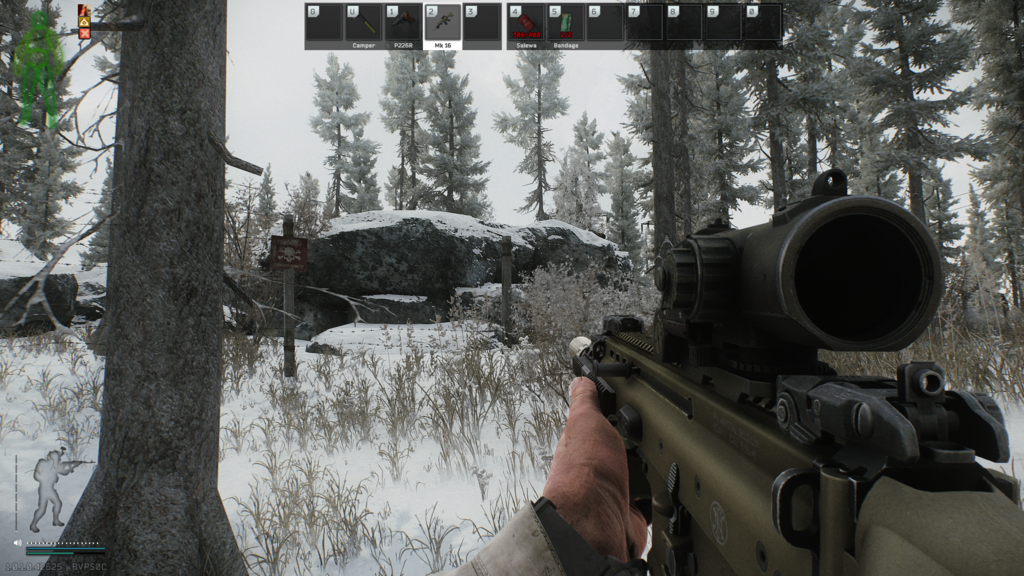Click the red X status effect icon
This screenshot has width=1024, height=576.
point(85,33)
